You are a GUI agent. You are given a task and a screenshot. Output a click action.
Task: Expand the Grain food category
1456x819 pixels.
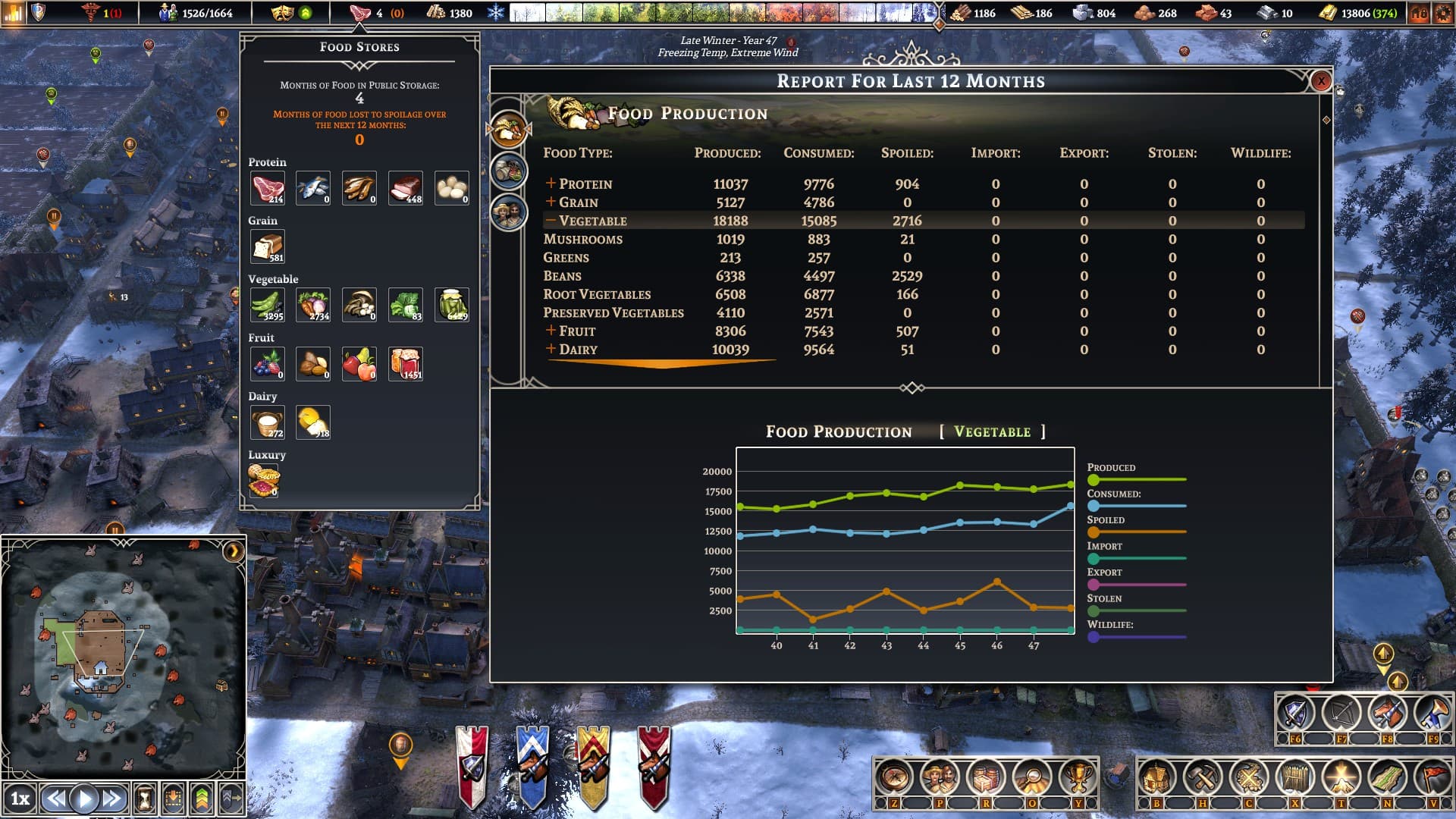[x=551, y=202]
